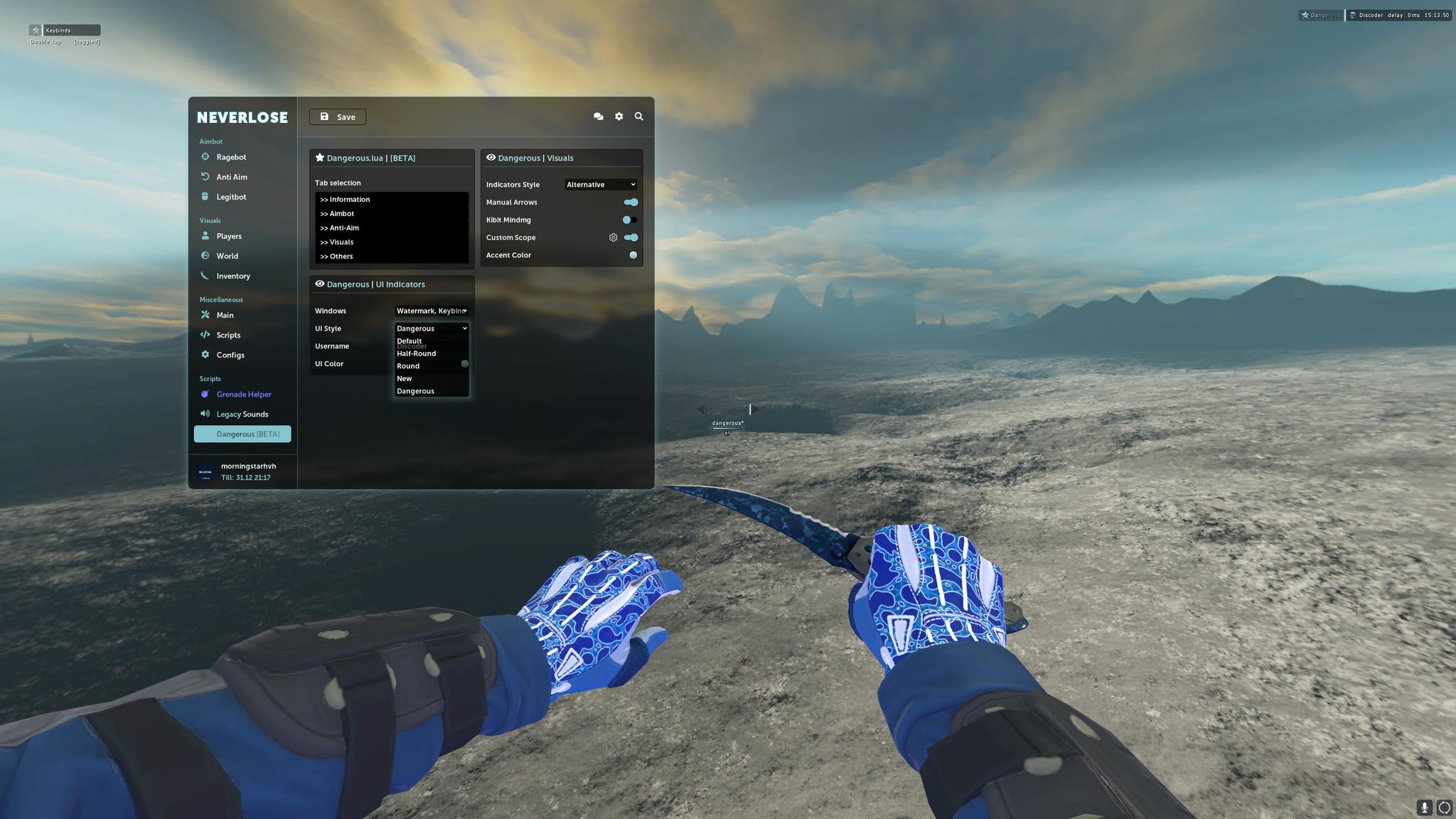Viewport: 1456px width, 819px height.
Task: Click the Save button
Action: (x=337, y=117)
